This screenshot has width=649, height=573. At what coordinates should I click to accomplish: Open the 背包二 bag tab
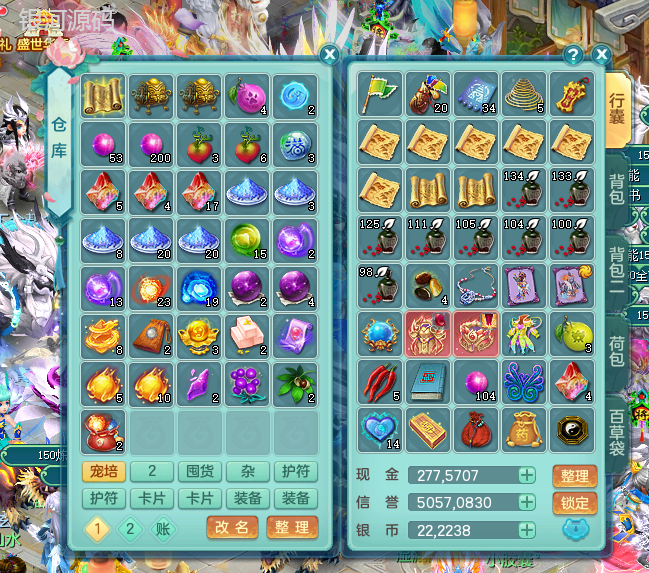pos(618,267)
